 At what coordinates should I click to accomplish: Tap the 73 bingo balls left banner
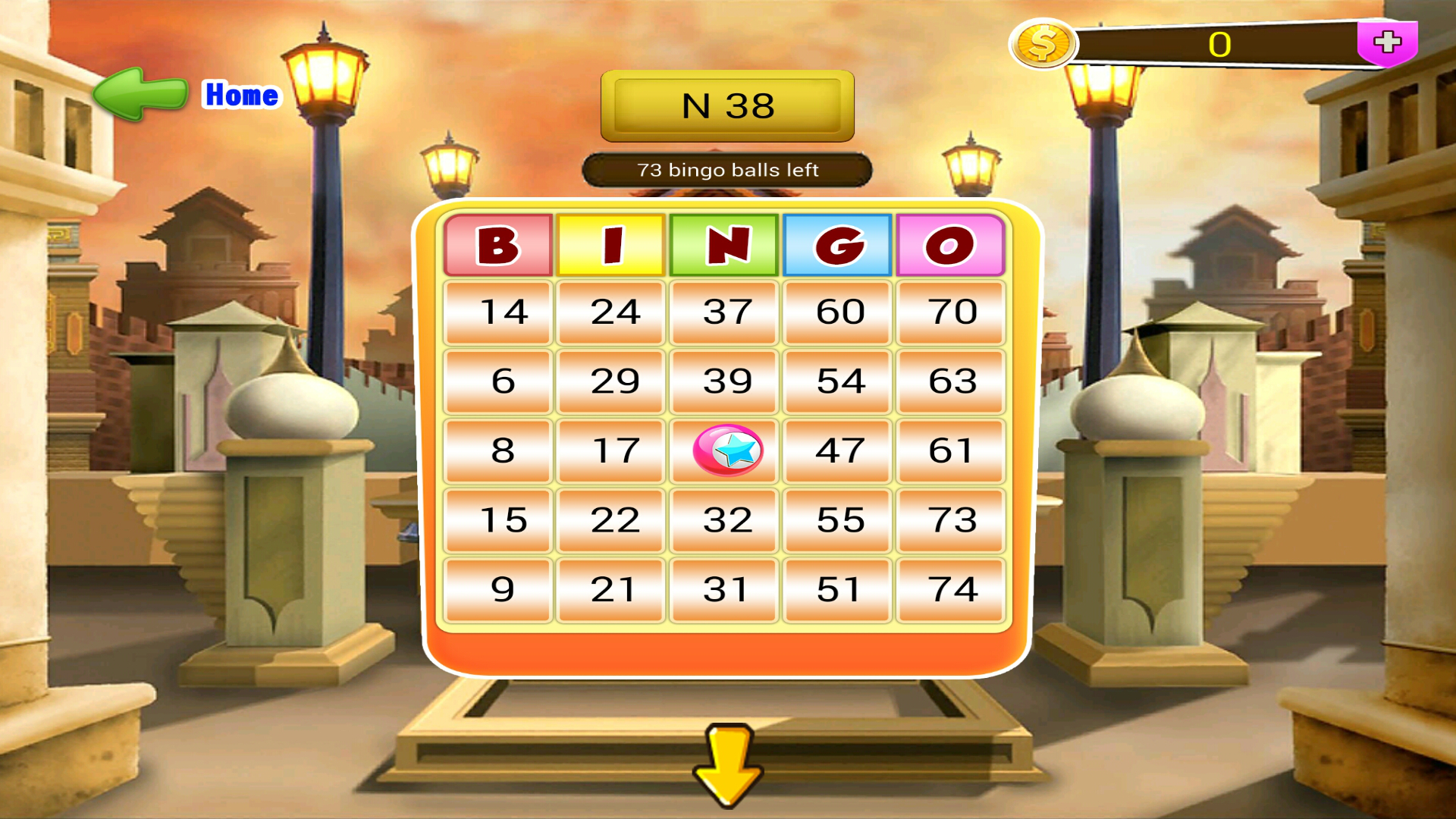click(x=726, y=170)
